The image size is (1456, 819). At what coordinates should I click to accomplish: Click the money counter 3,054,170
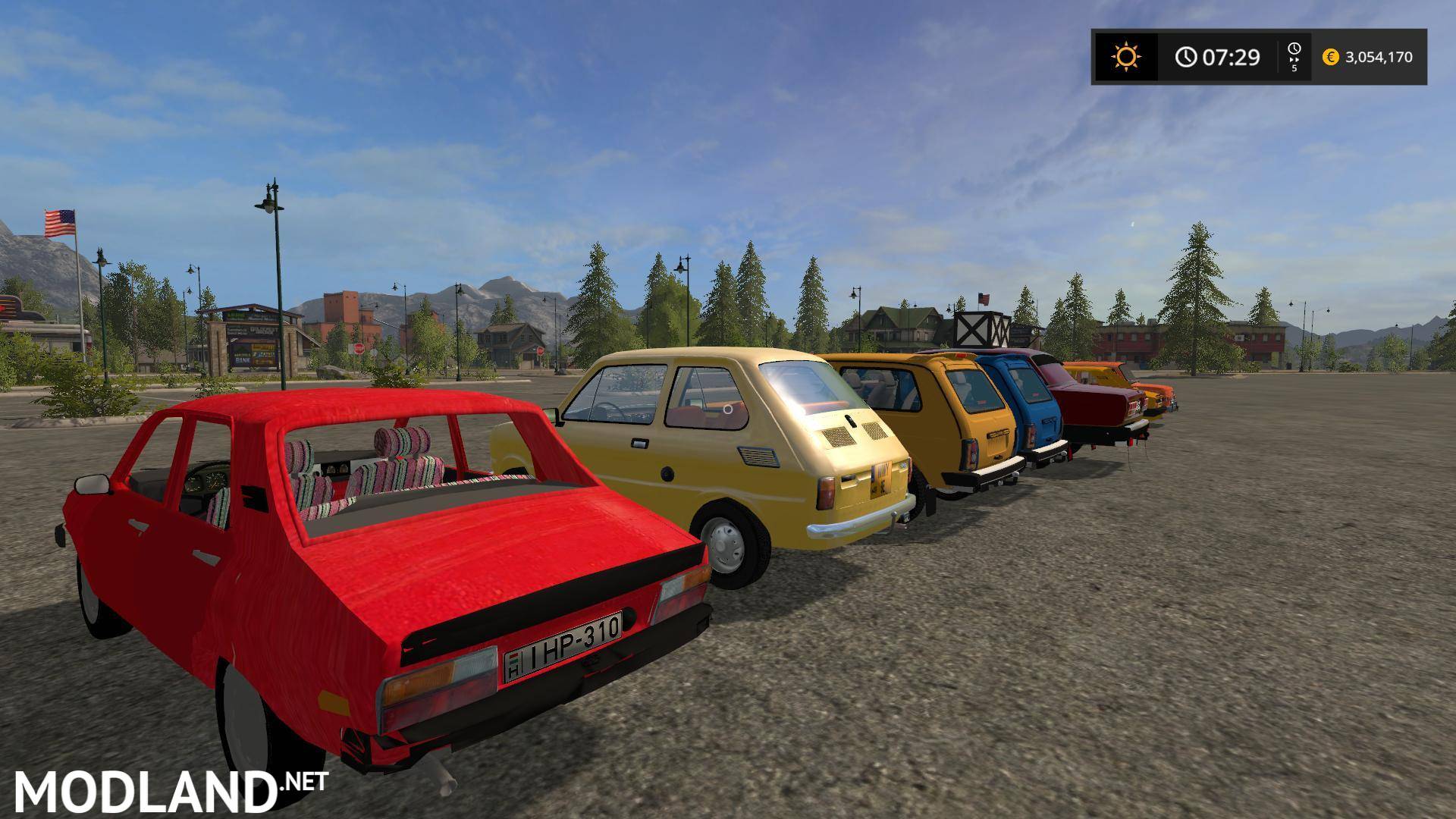pyautogui.click(x=1380, y=56)
